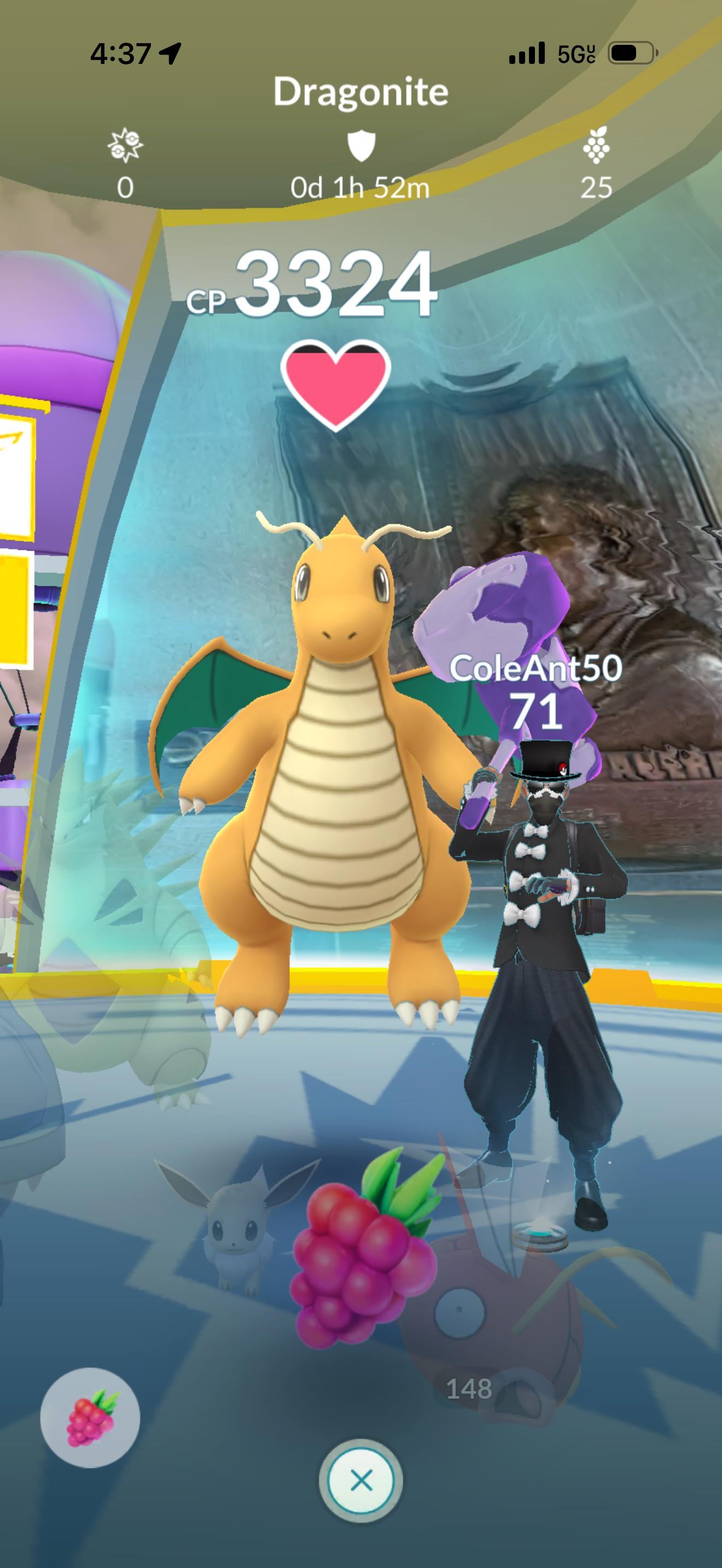The width and height of the screenshot is (722, 1568).
Task: Close the gym berry feeding screen
Action: click(361, 1481)
